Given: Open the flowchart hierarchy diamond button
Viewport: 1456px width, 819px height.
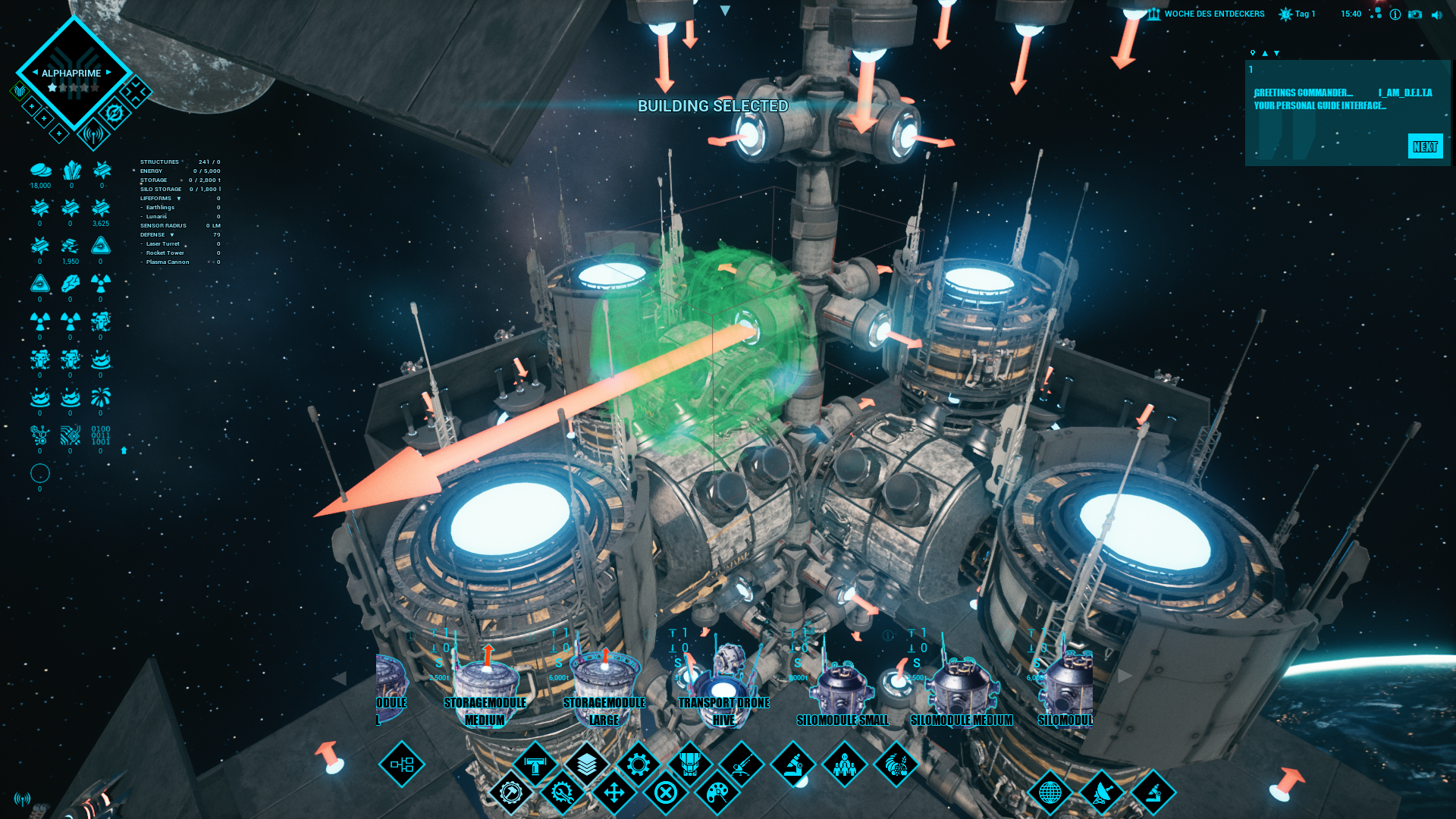Looking at the screenshot, I should [x=401, y=764].
